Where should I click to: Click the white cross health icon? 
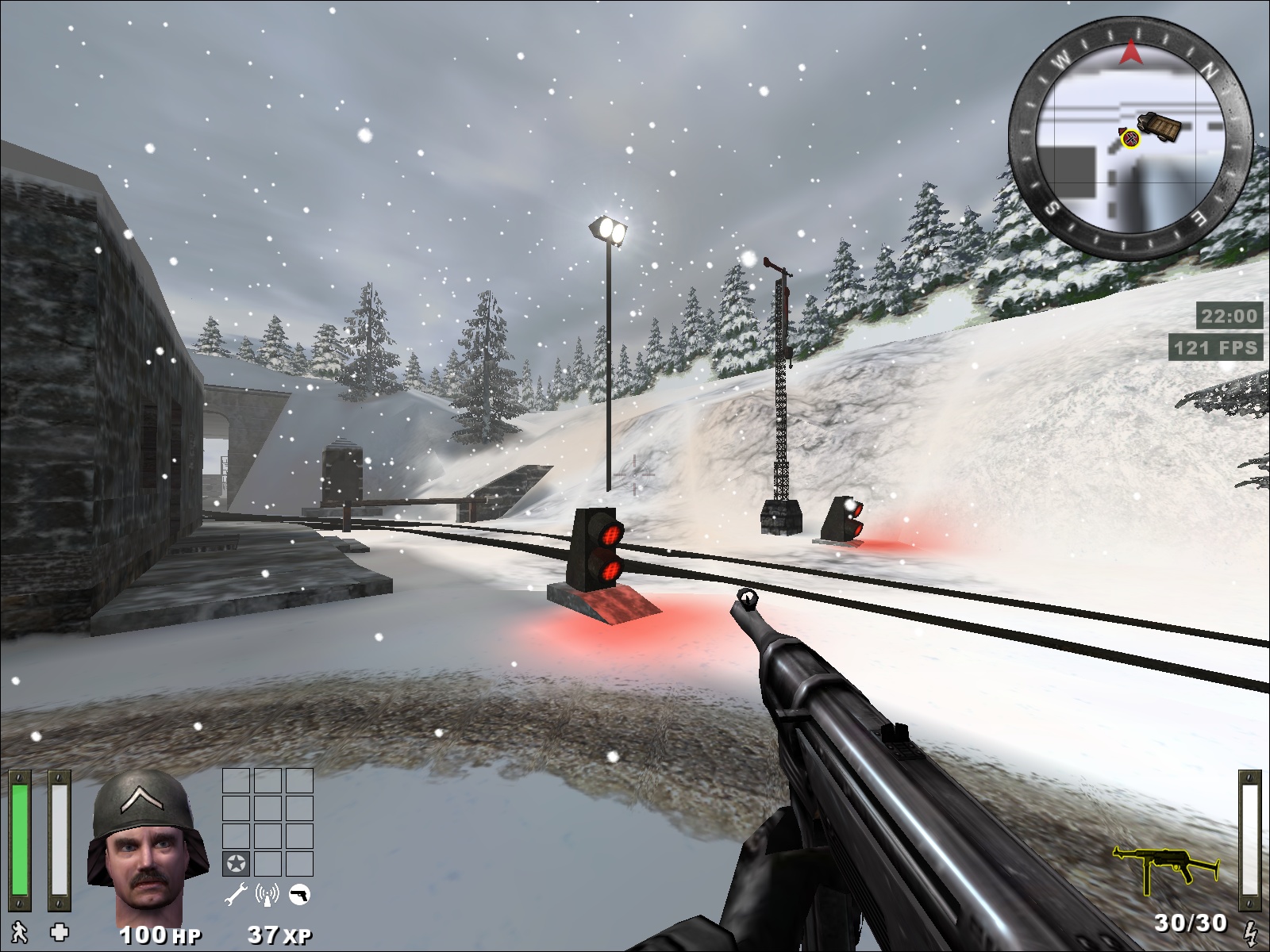pos(59,931)
